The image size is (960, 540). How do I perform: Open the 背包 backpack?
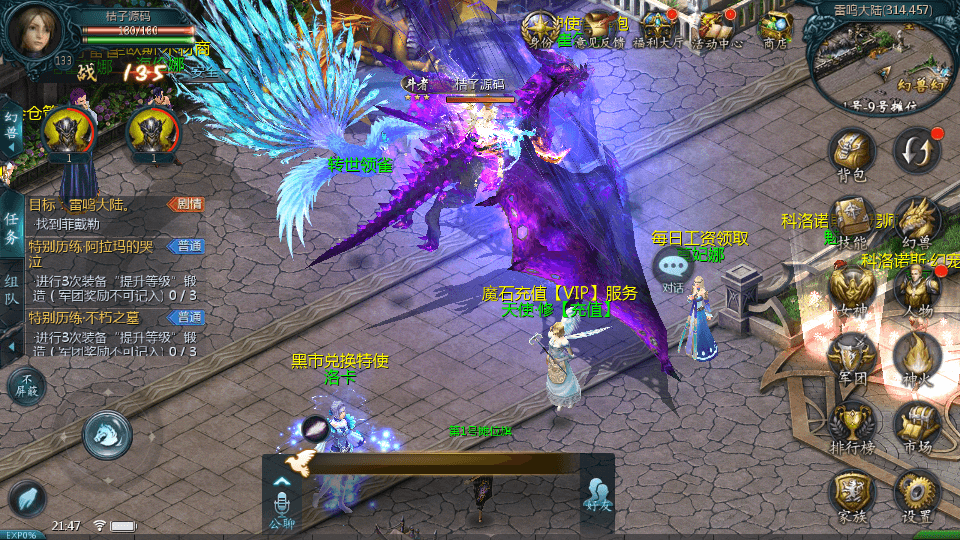pos(850,152)
